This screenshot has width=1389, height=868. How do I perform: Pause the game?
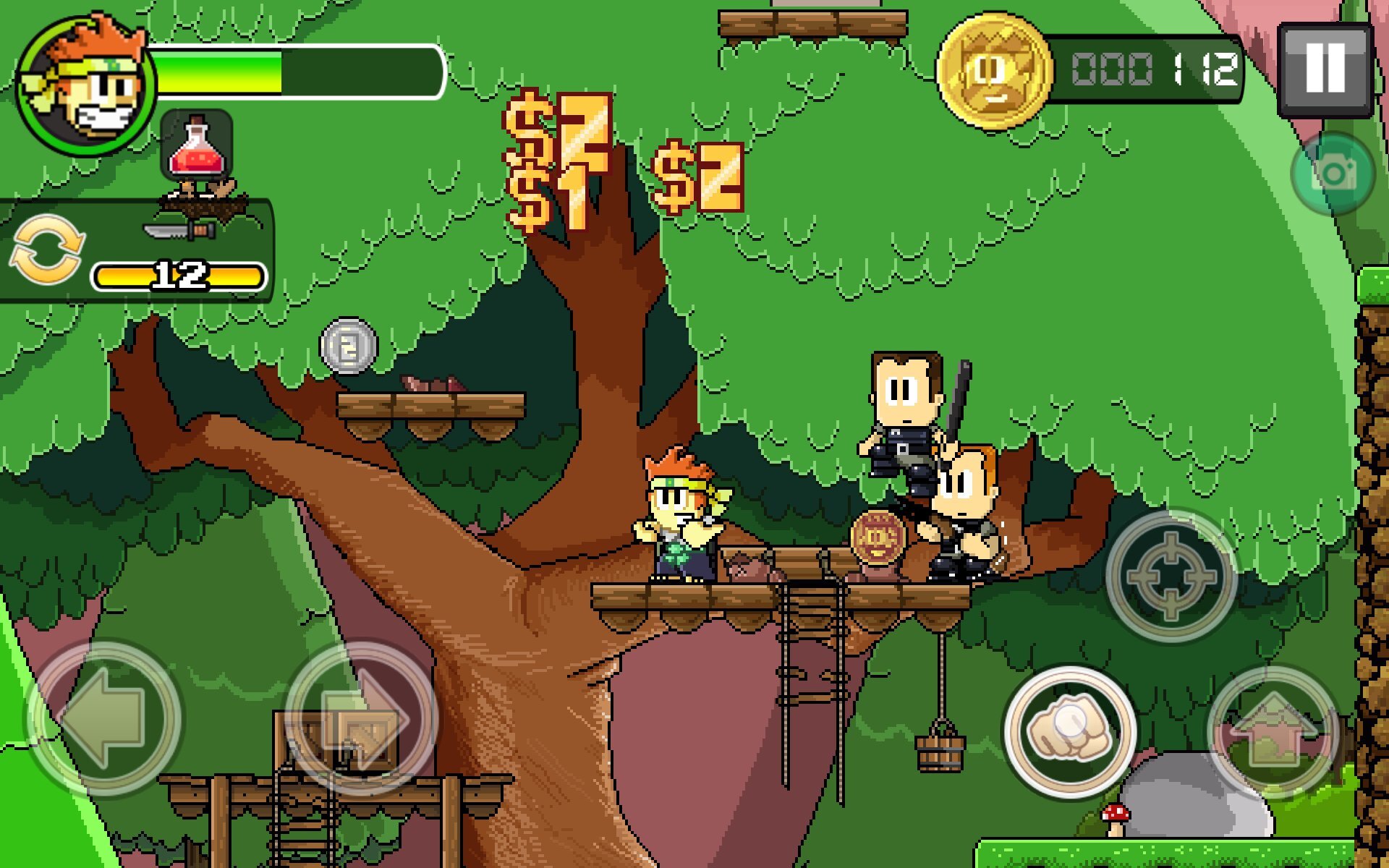click(1325, 69)
